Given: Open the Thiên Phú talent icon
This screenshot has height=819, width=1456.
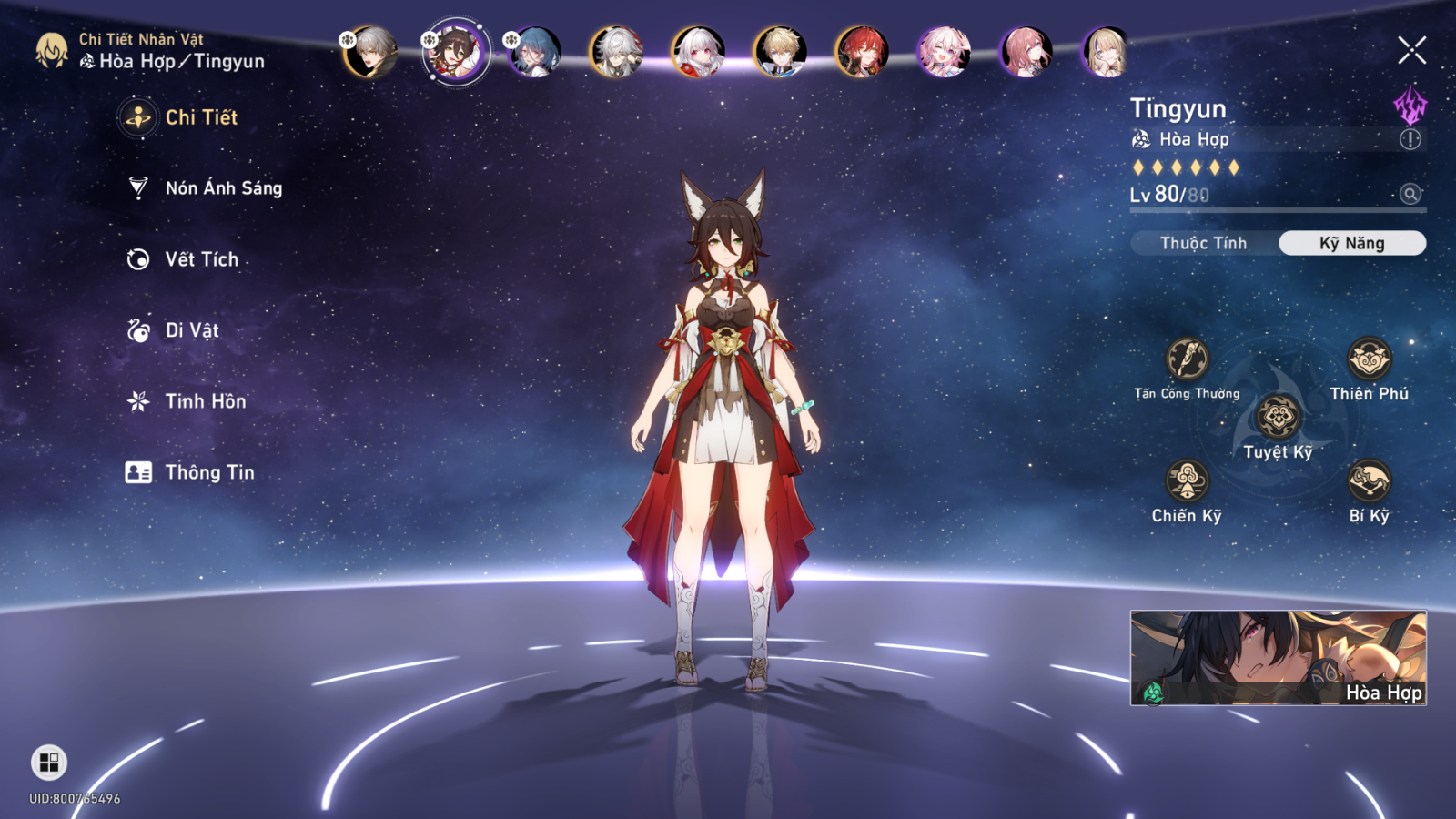Looking at the screenshot, I should click(1369, 359).
